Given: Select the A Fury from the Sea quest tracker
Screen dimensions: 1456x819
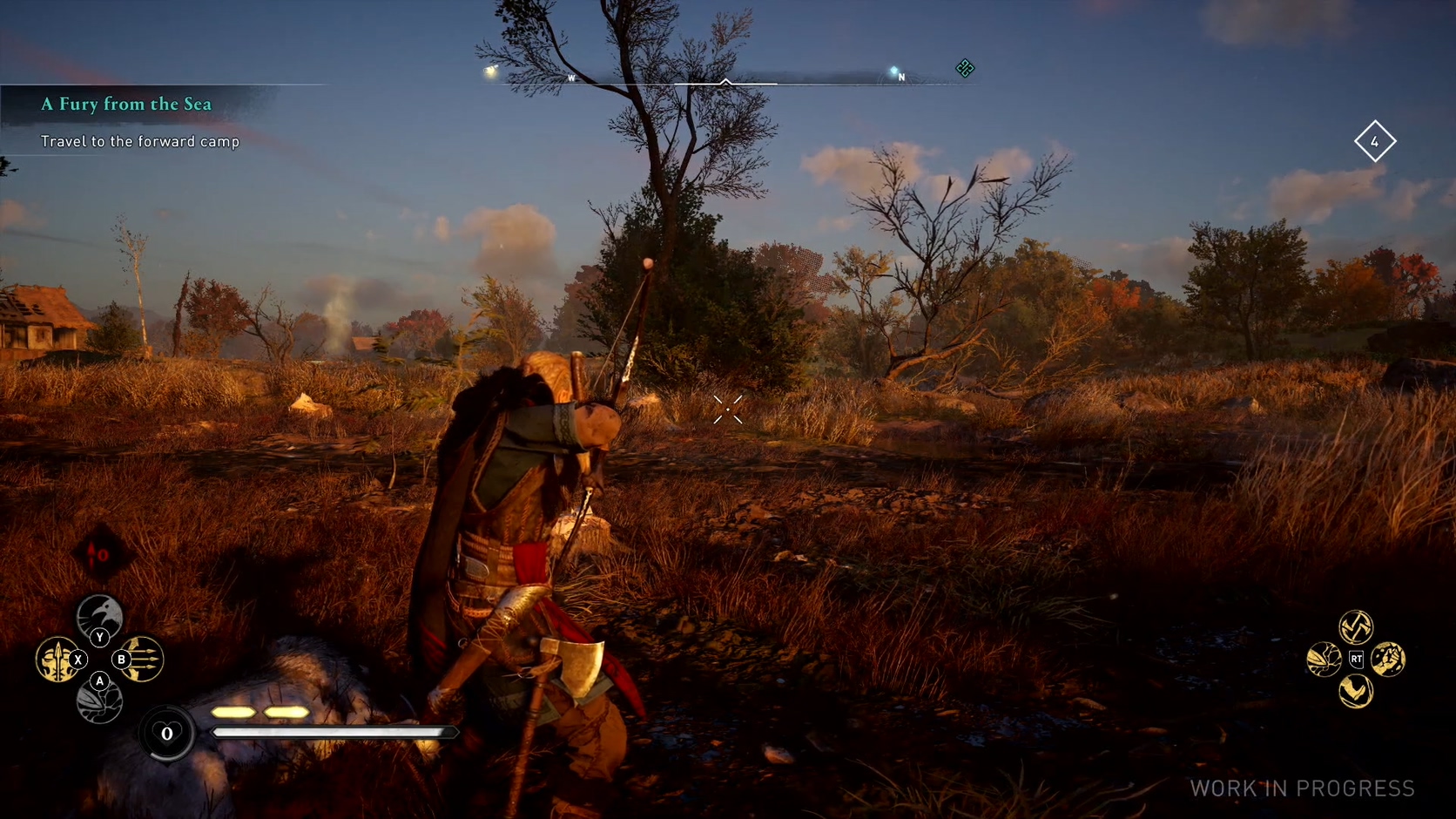Looking at the screenshot, I should click(126, 105).
